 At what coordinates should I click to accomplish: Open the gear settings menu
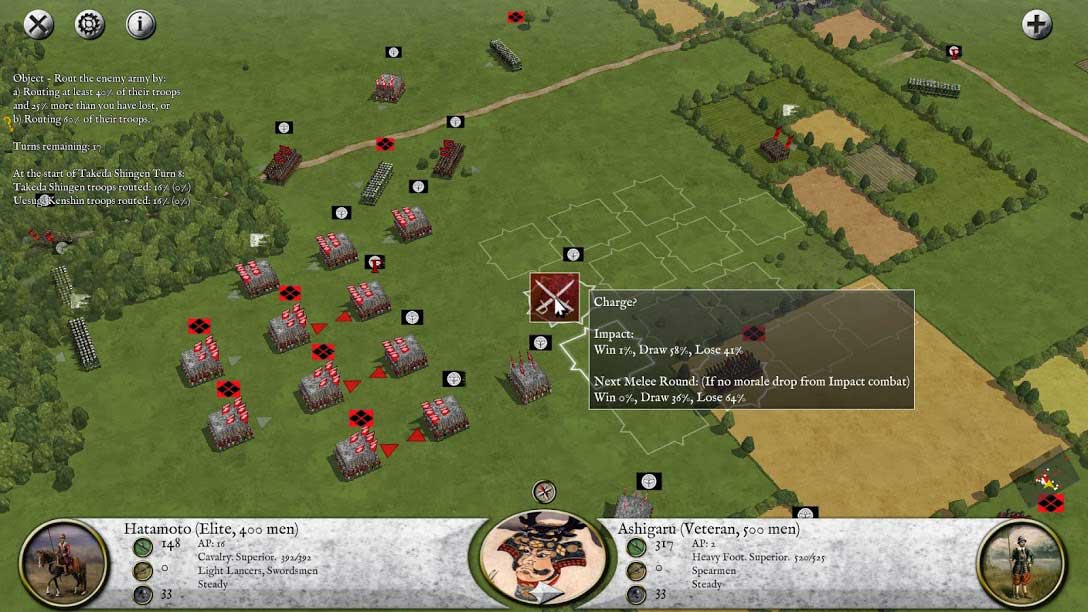pos(90,24)
